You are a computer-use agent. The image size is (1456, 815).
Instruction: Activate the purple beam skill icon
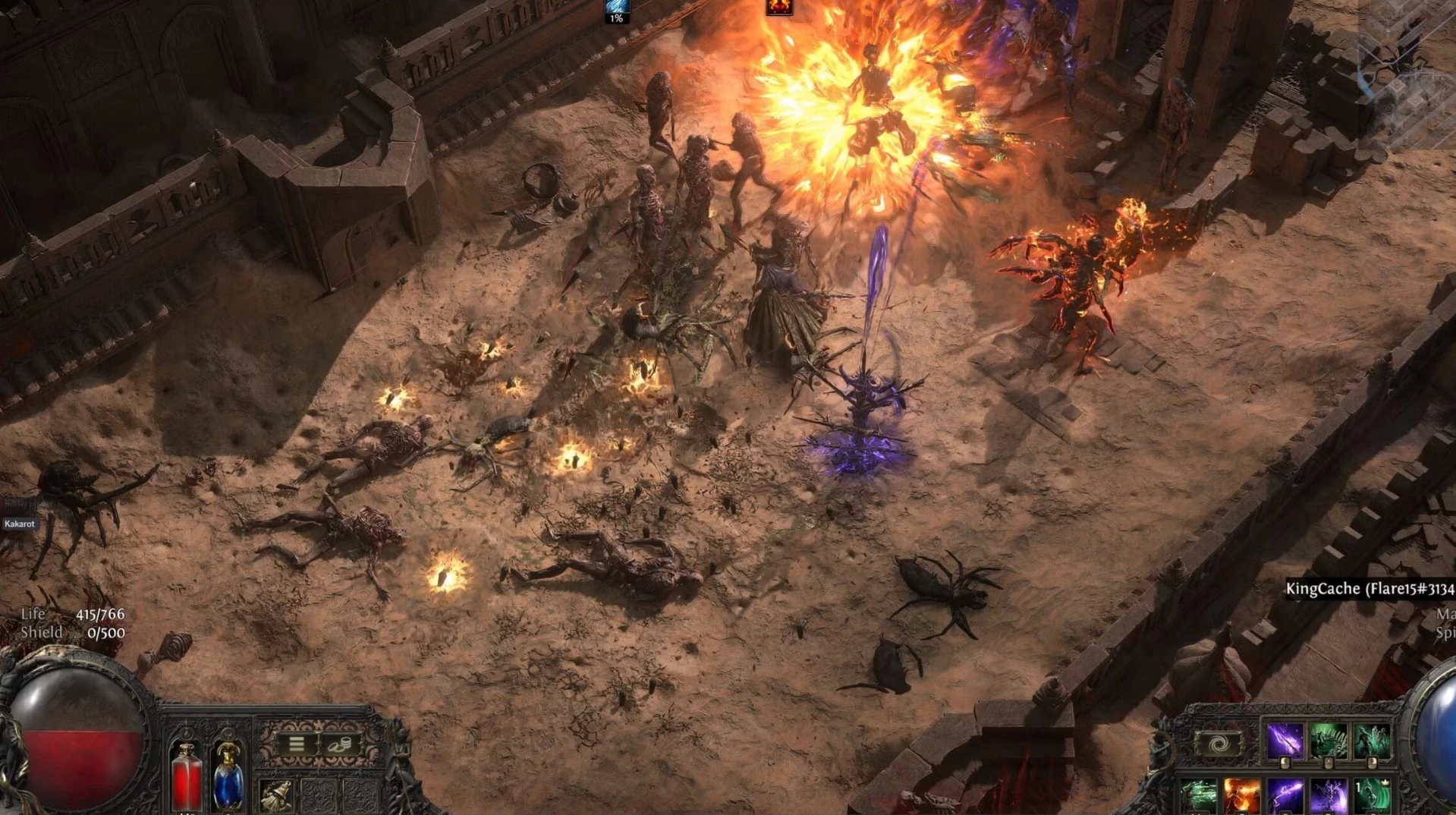point(1285,797)
